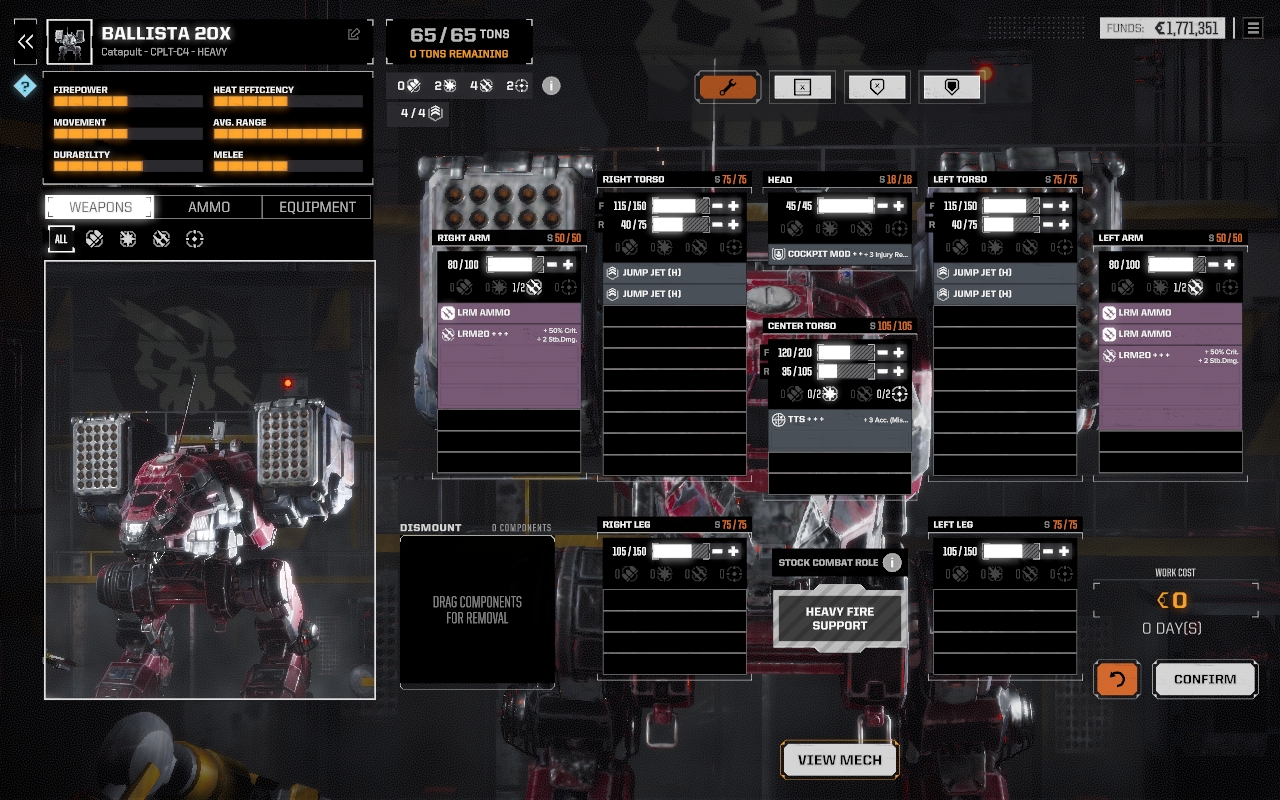Screen dimensions: 1280x800
Task: Switch to the Ammo tab
Action: 209,207
